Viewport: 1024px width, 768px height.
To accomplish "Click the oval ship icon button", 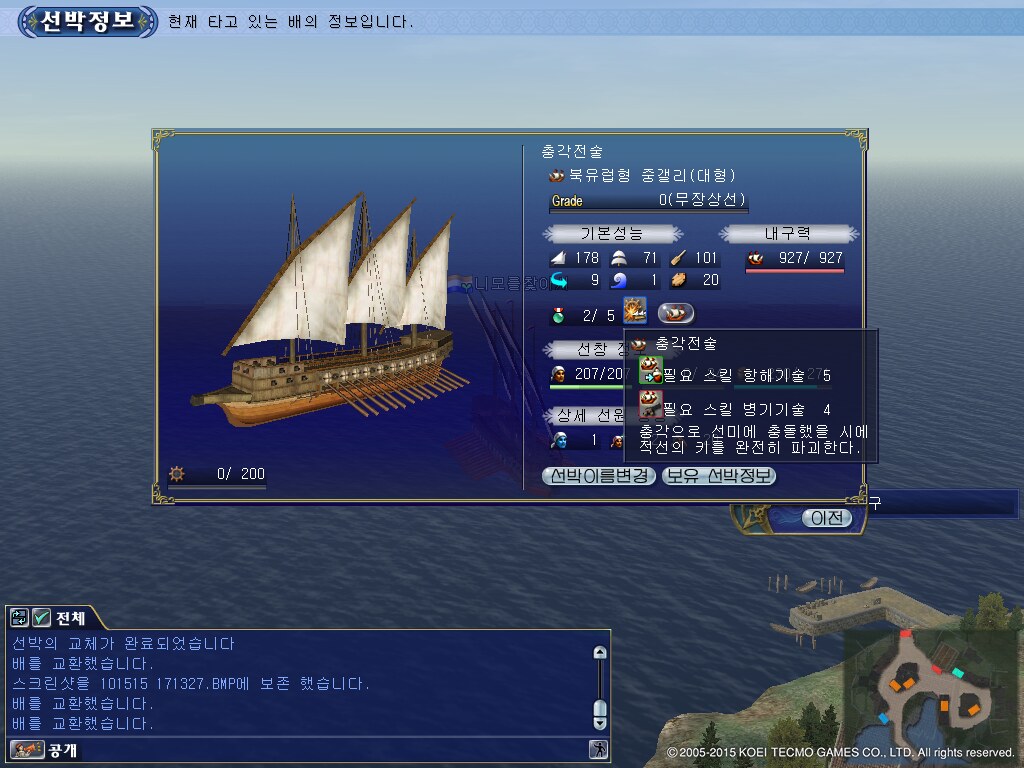I will tap(676, 313).
